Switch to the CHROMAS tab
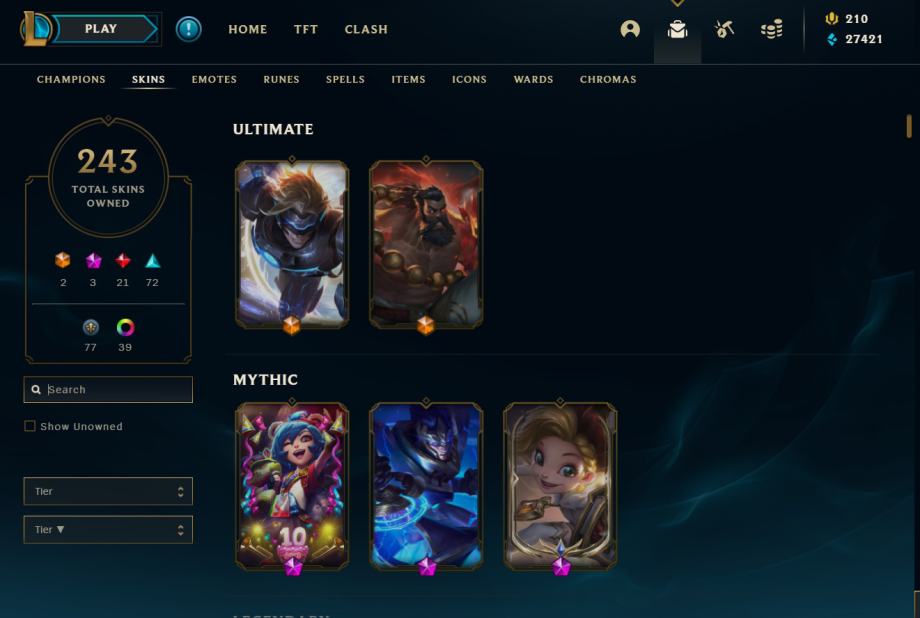The width and height of the screenshot is (920, 618). pos(608,79)
